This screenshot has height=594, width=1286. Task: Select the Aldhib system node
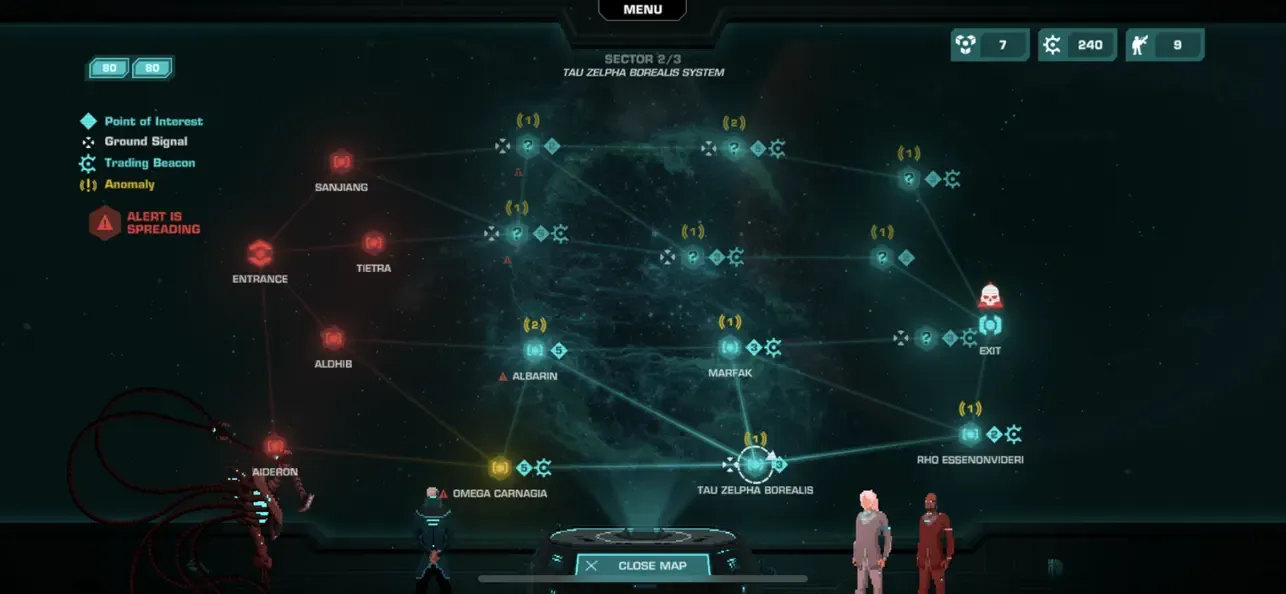pyautogui.click(x=333, y=339)
